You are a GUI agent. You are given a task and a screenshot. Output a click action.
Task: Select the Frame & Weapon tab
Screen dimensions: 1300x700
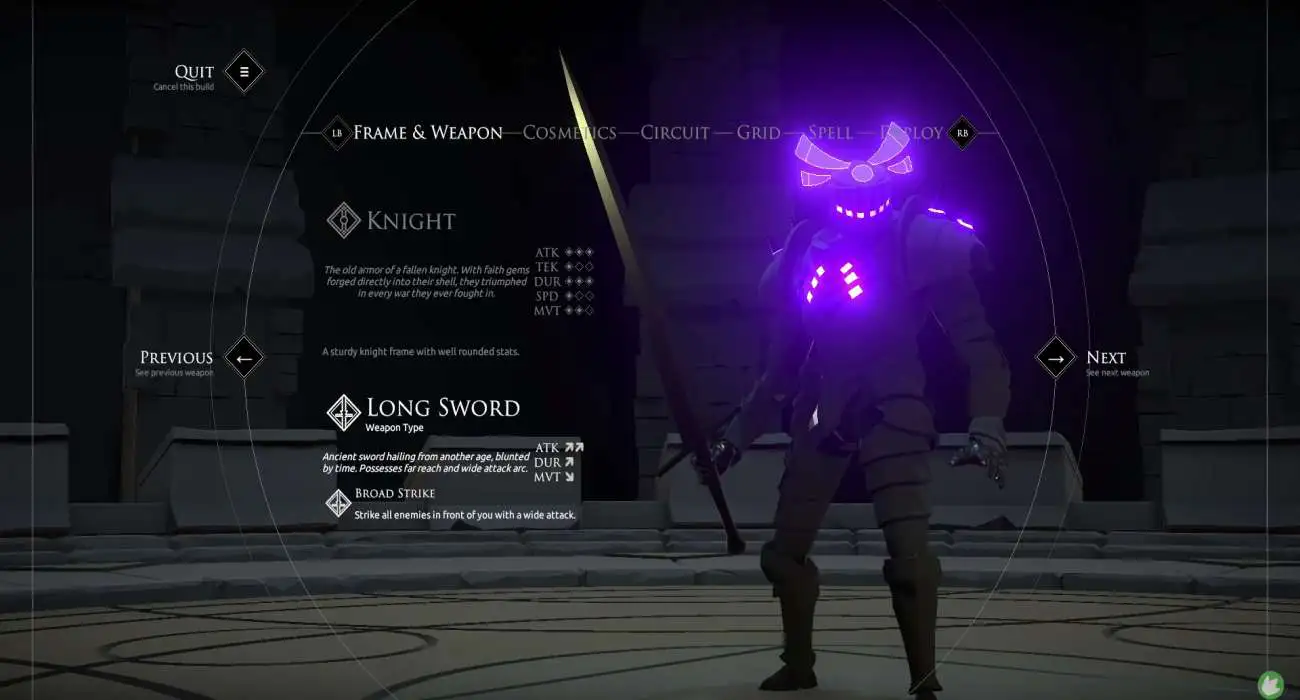427,132
